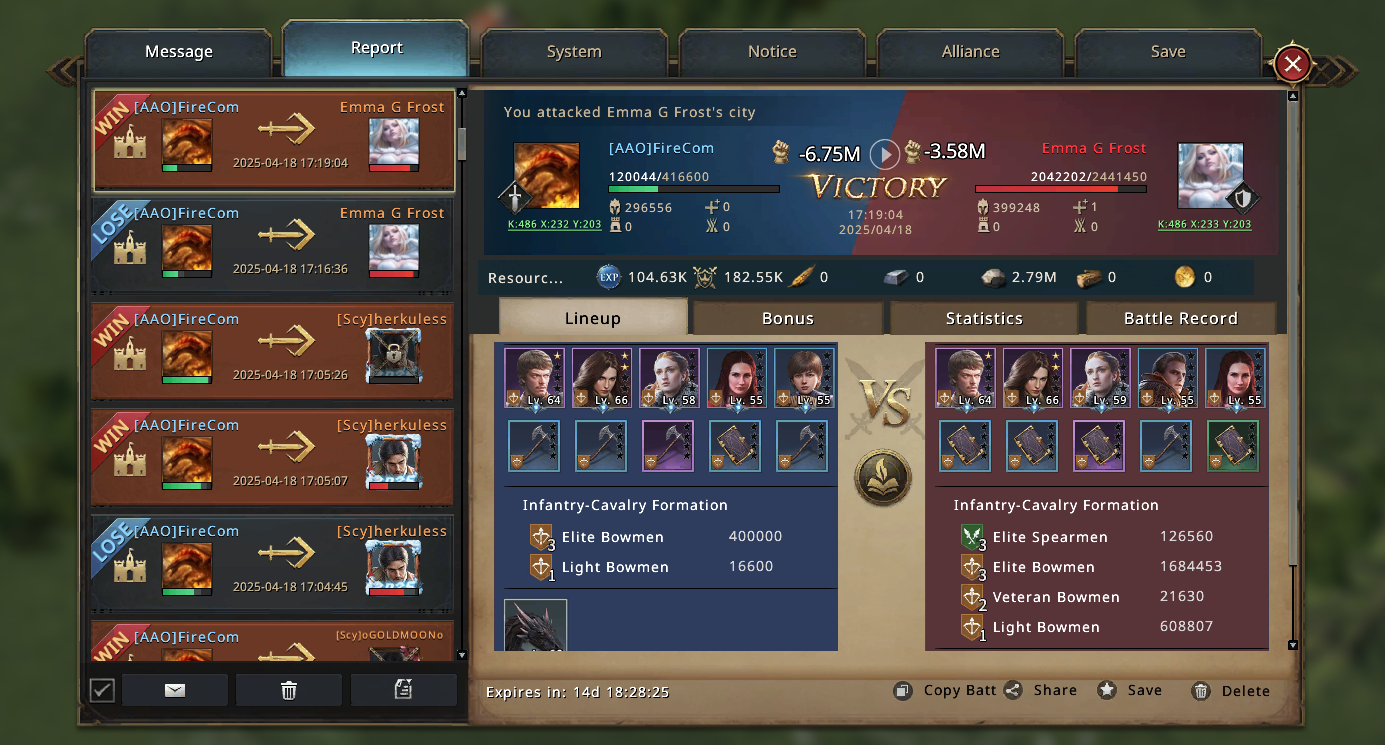This screenshot has height=745, width=1385.
Task: Play the battle replay
Action: (884, 154)
